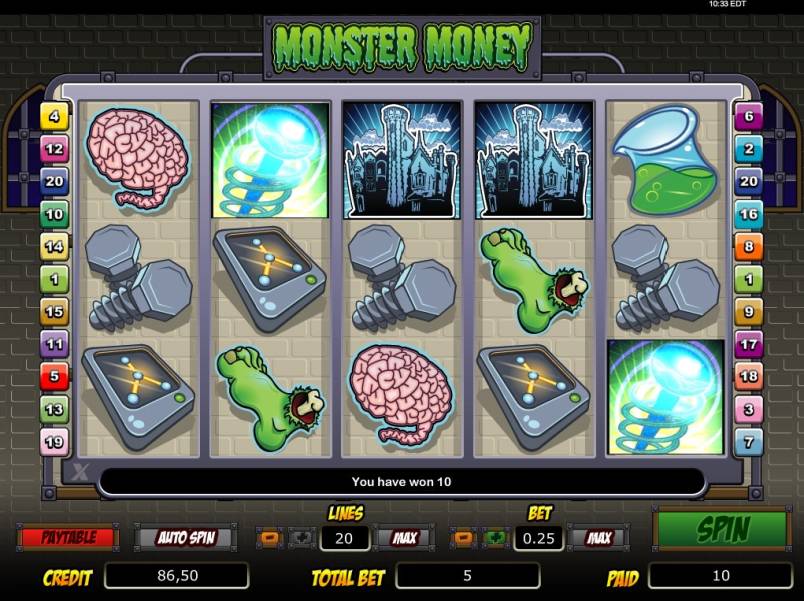The width and height of the screenshot is (804, 601).
Task: Highlight payline 5 marker
Action: pos(53,376)
